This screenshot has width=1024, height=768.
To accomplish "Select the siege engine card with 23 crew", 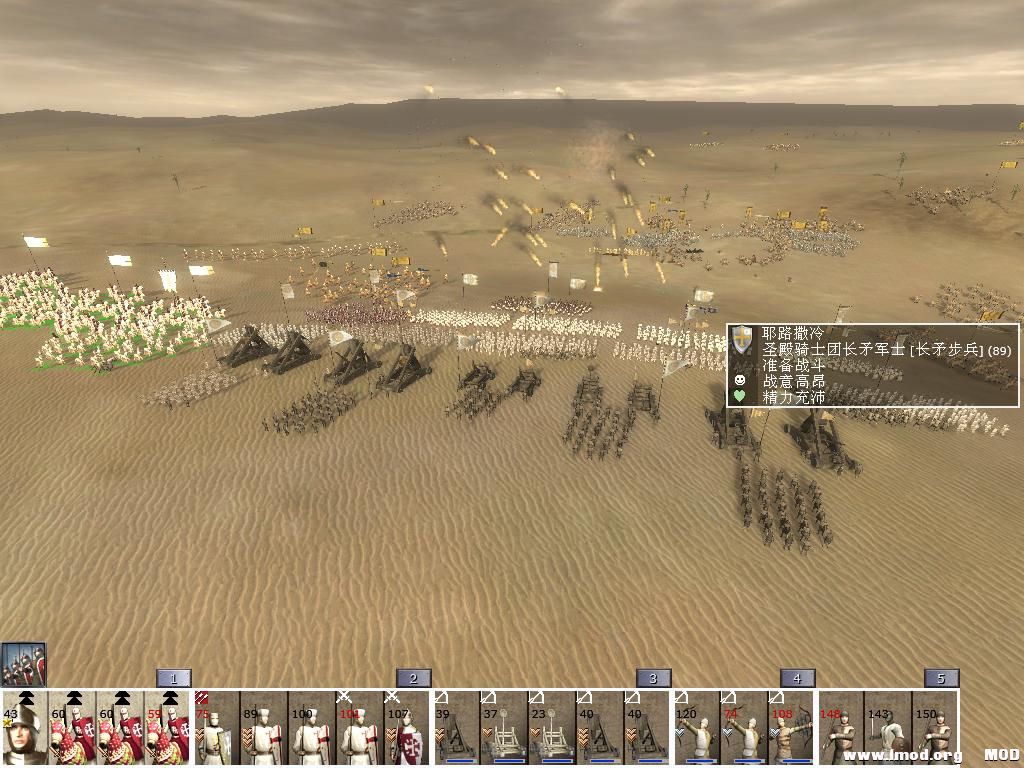I will [552, 730].
